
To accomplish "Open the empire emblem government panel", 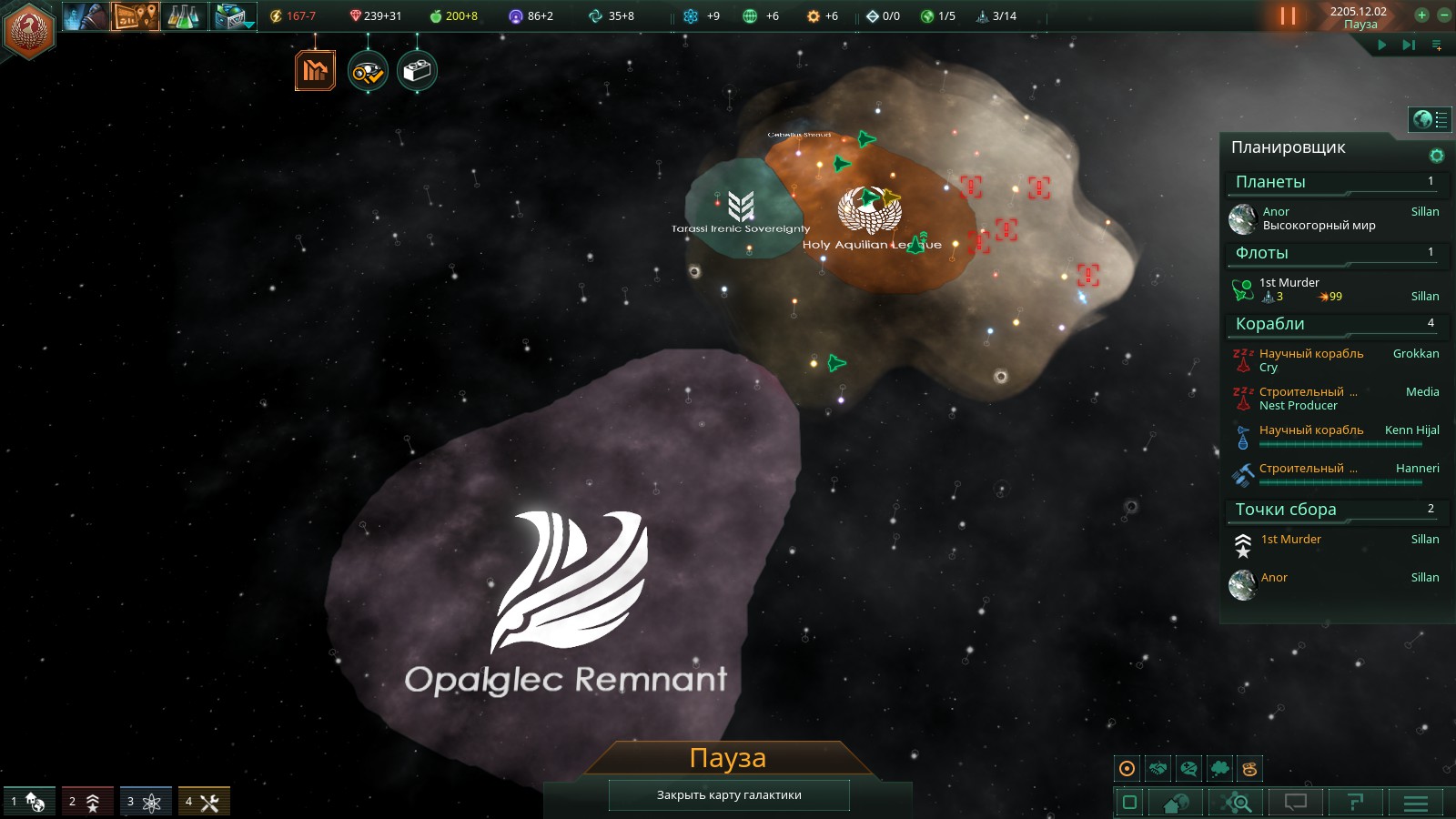I will click(x=29, y=29).
